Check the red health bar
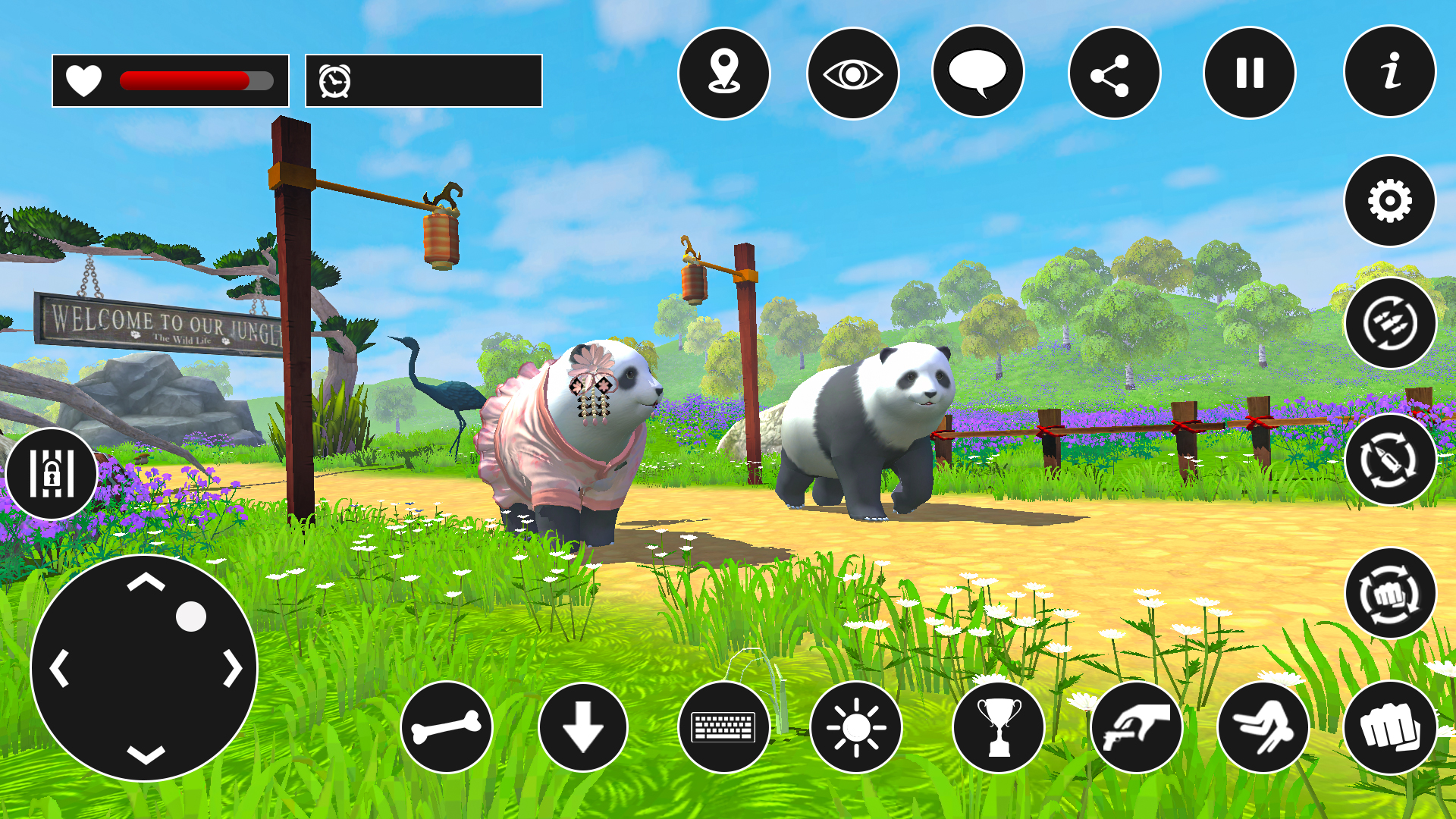 [x=186, y=78]
